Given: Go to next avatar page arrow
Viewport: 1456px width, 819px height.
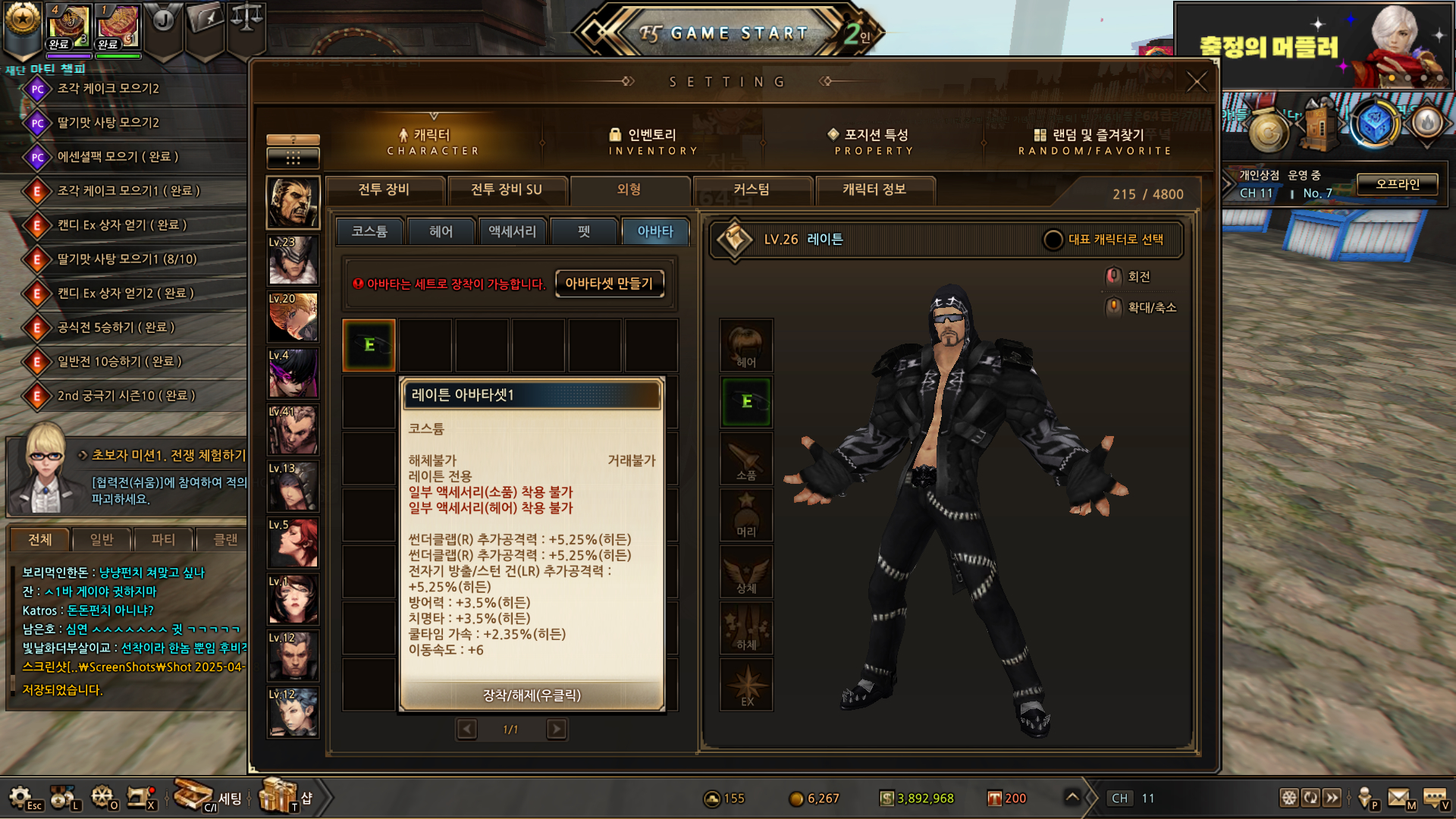Looking at the screenshot, I should 557,730.
